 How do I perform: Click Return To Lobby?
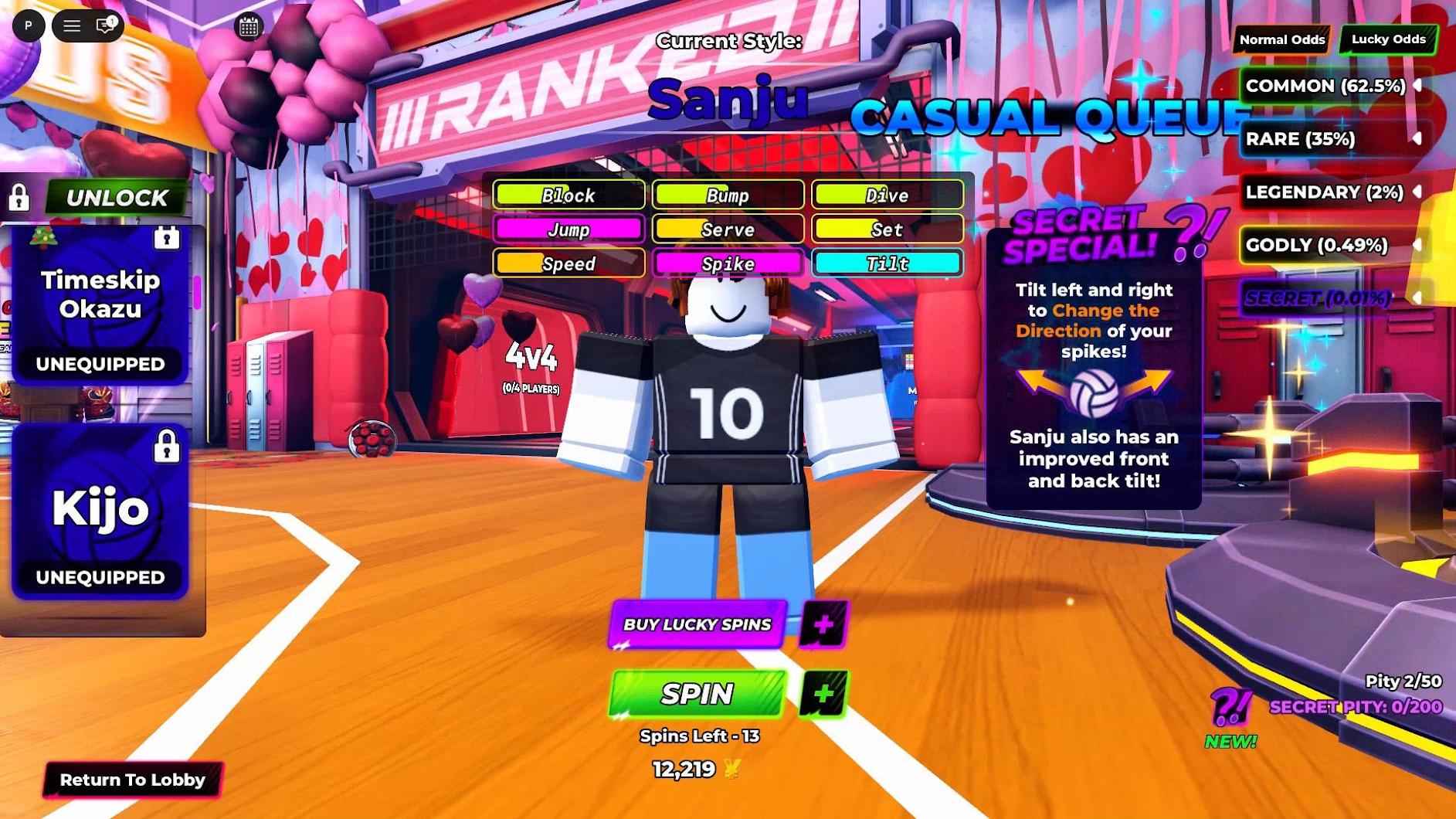coord(134,780)
